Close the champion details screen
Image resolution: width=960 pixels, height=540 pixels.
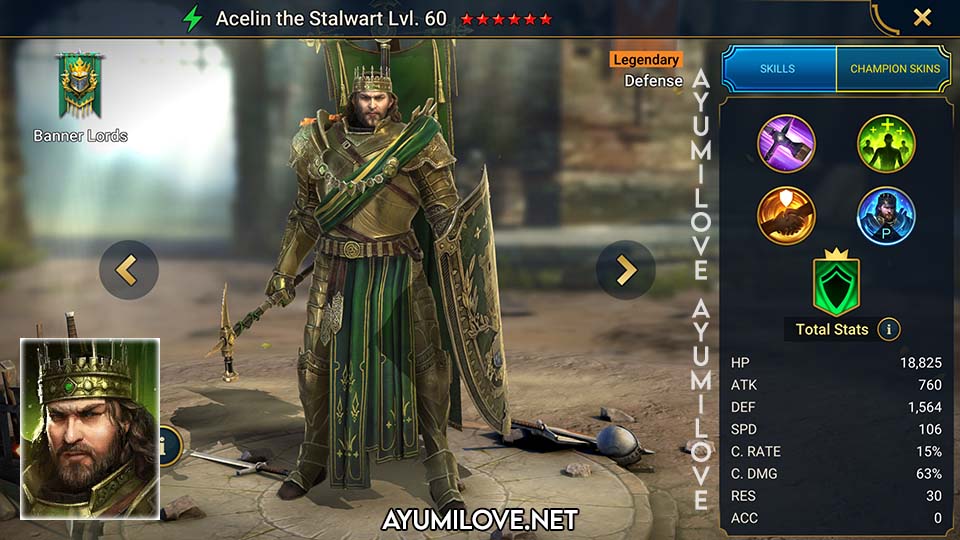click(x=922, y=17)
